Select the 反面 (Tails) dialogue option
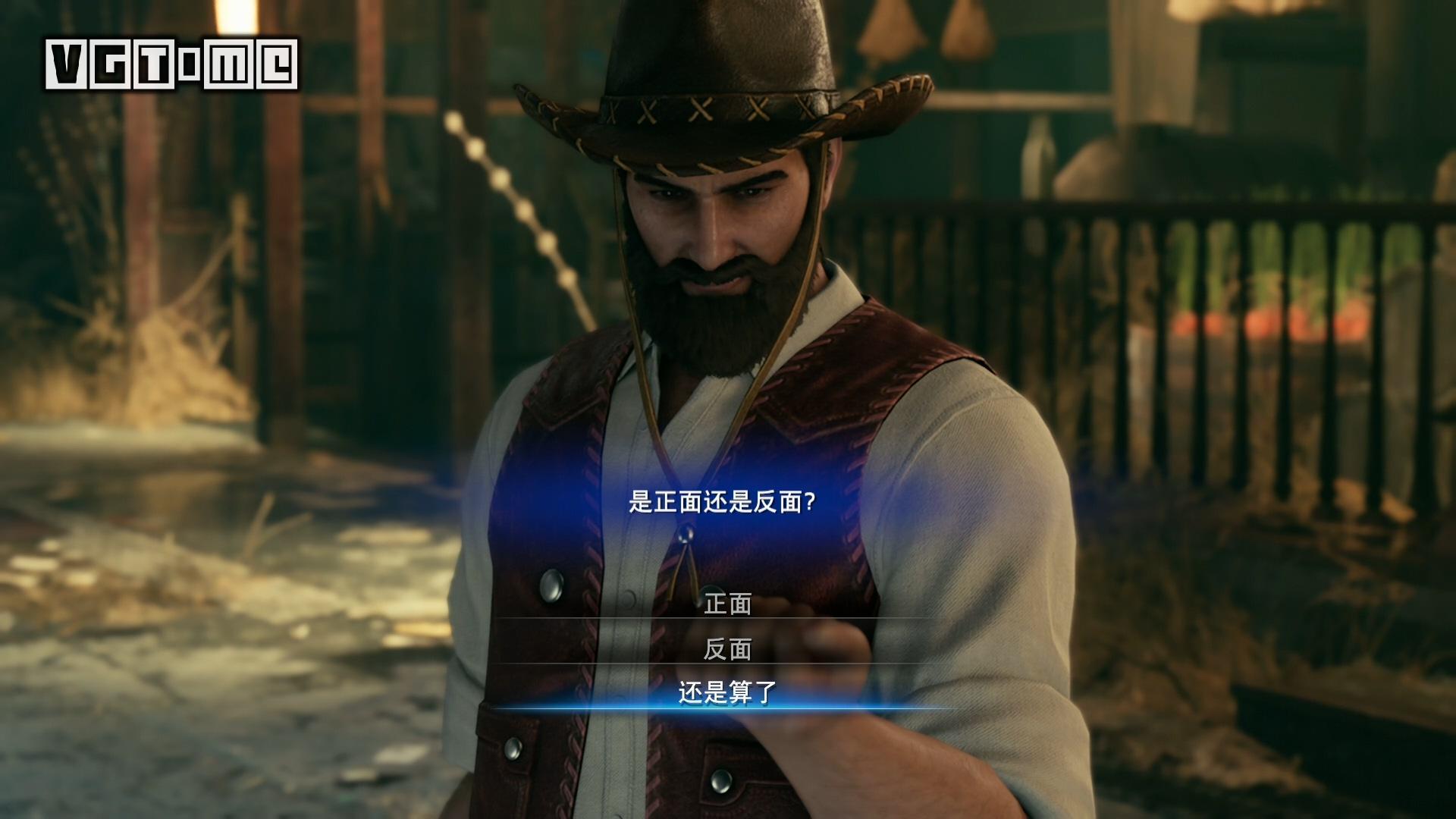1456x819 pixels. pos(728,651)
